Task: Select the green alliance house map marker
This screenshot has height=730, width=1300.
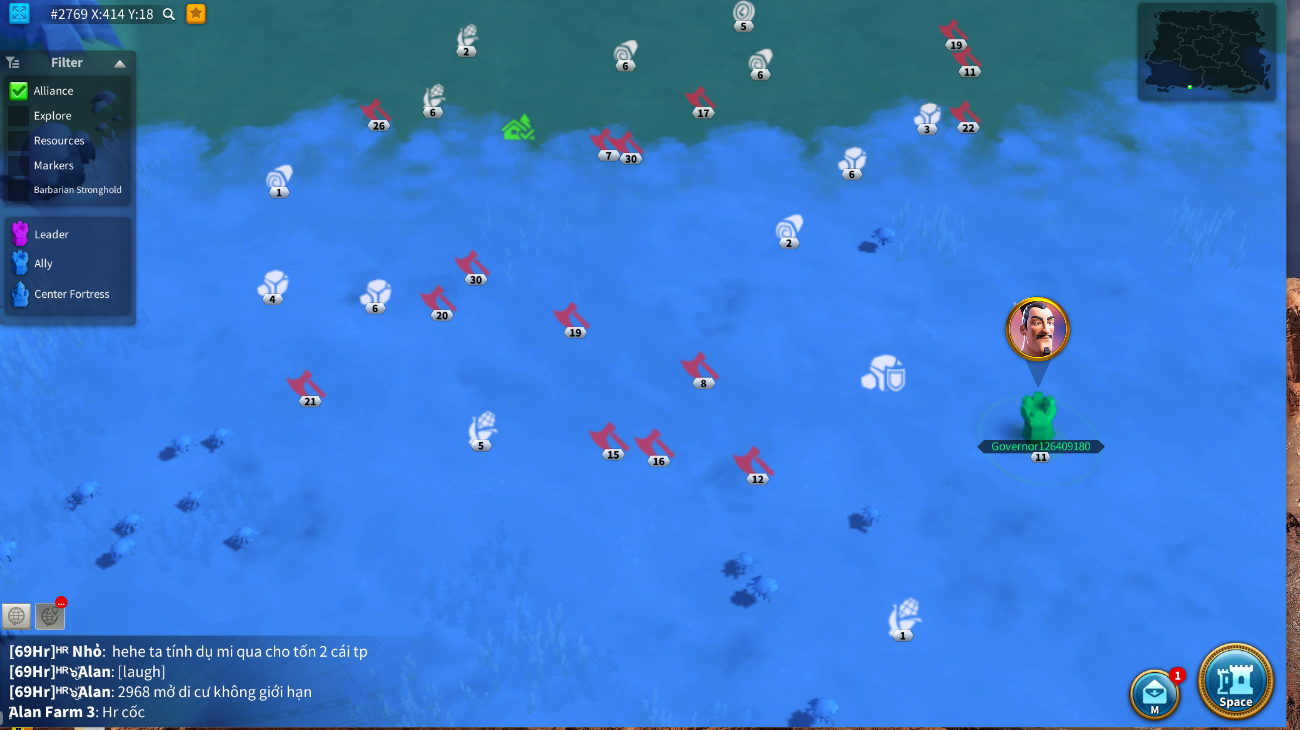Action: [x=517, y=128]
